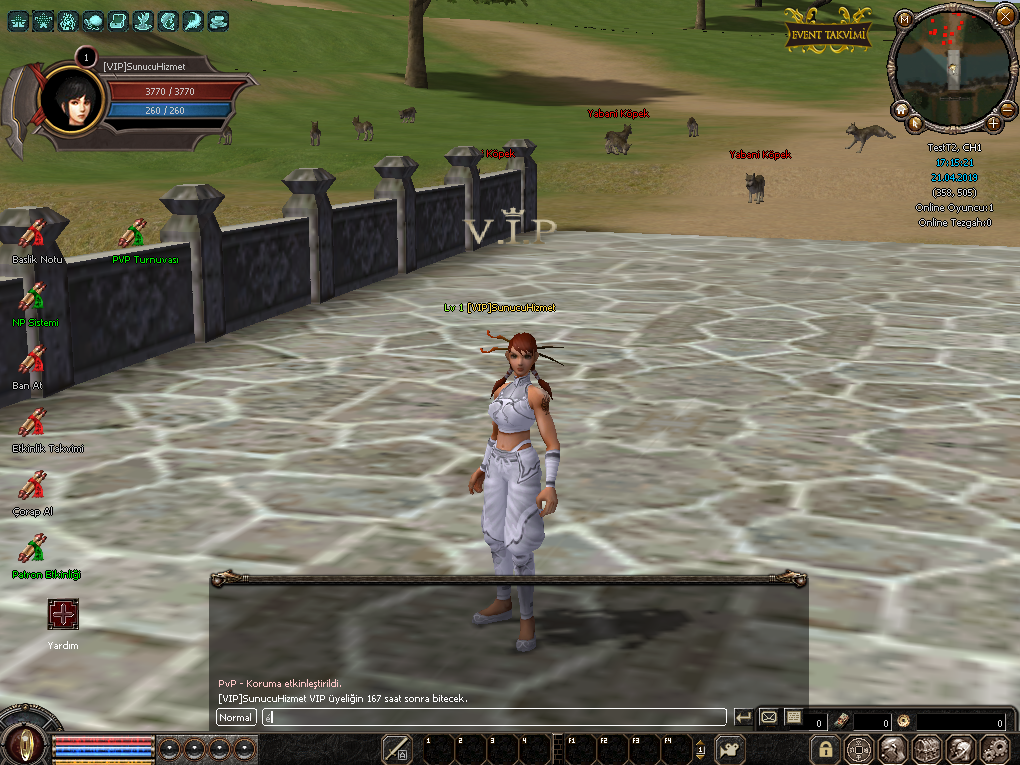Screen dimensions: 1020x765
Task: Toggle the Normal chat mode button
Action: click(236, 717)
